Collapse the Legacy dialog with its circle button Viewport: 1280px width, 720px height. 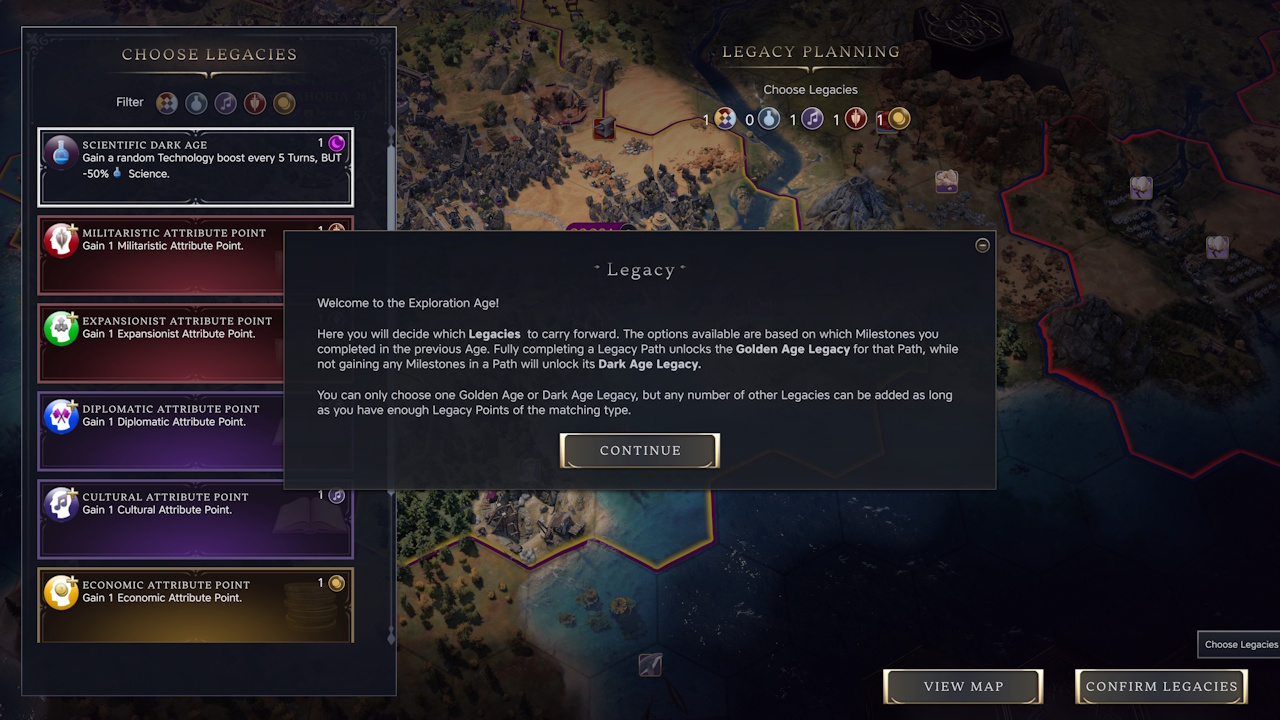click(x=982, y=245)
